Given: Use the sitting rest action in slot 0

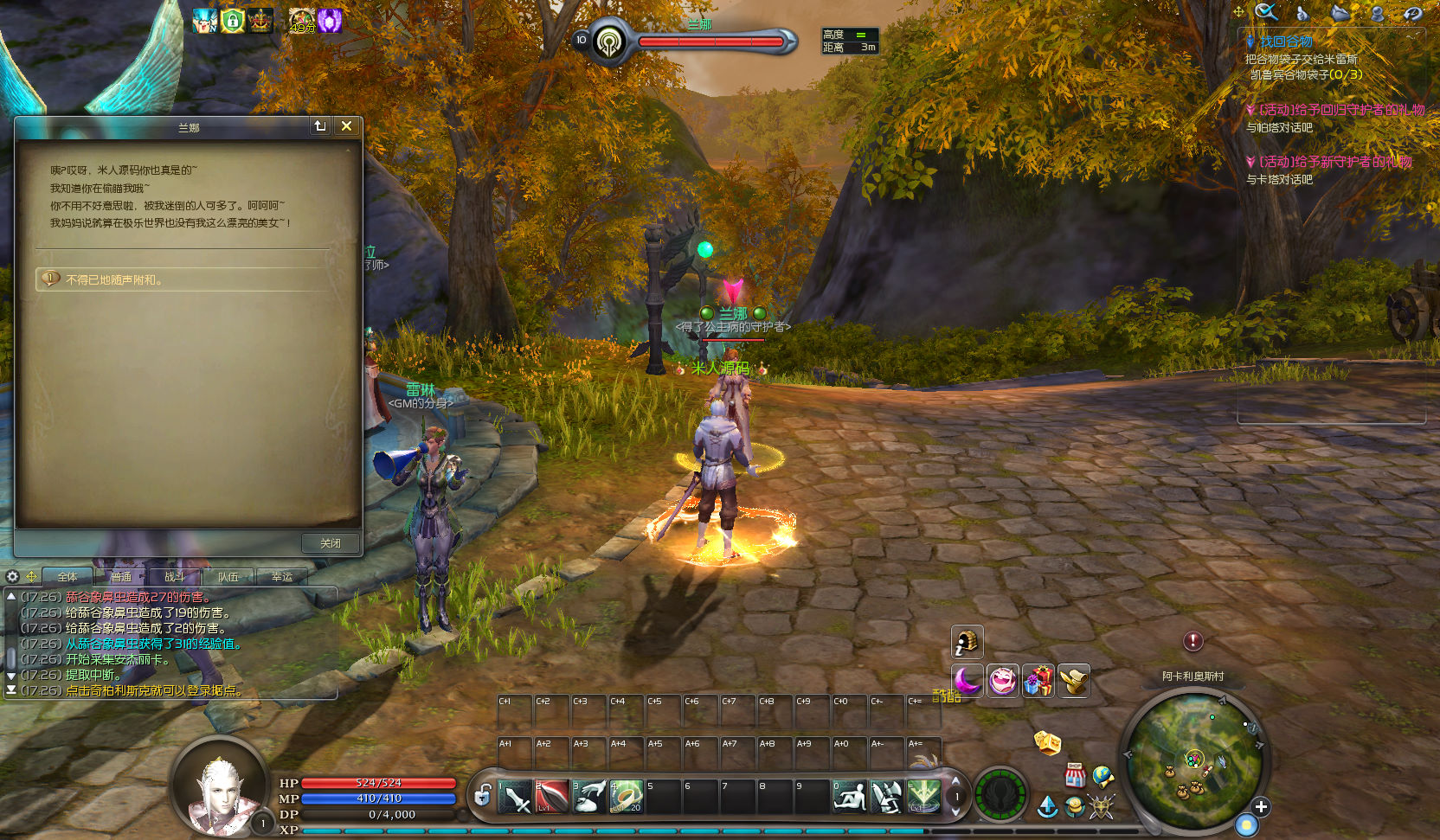Looking at the screenshot, I should pos(849,796).
